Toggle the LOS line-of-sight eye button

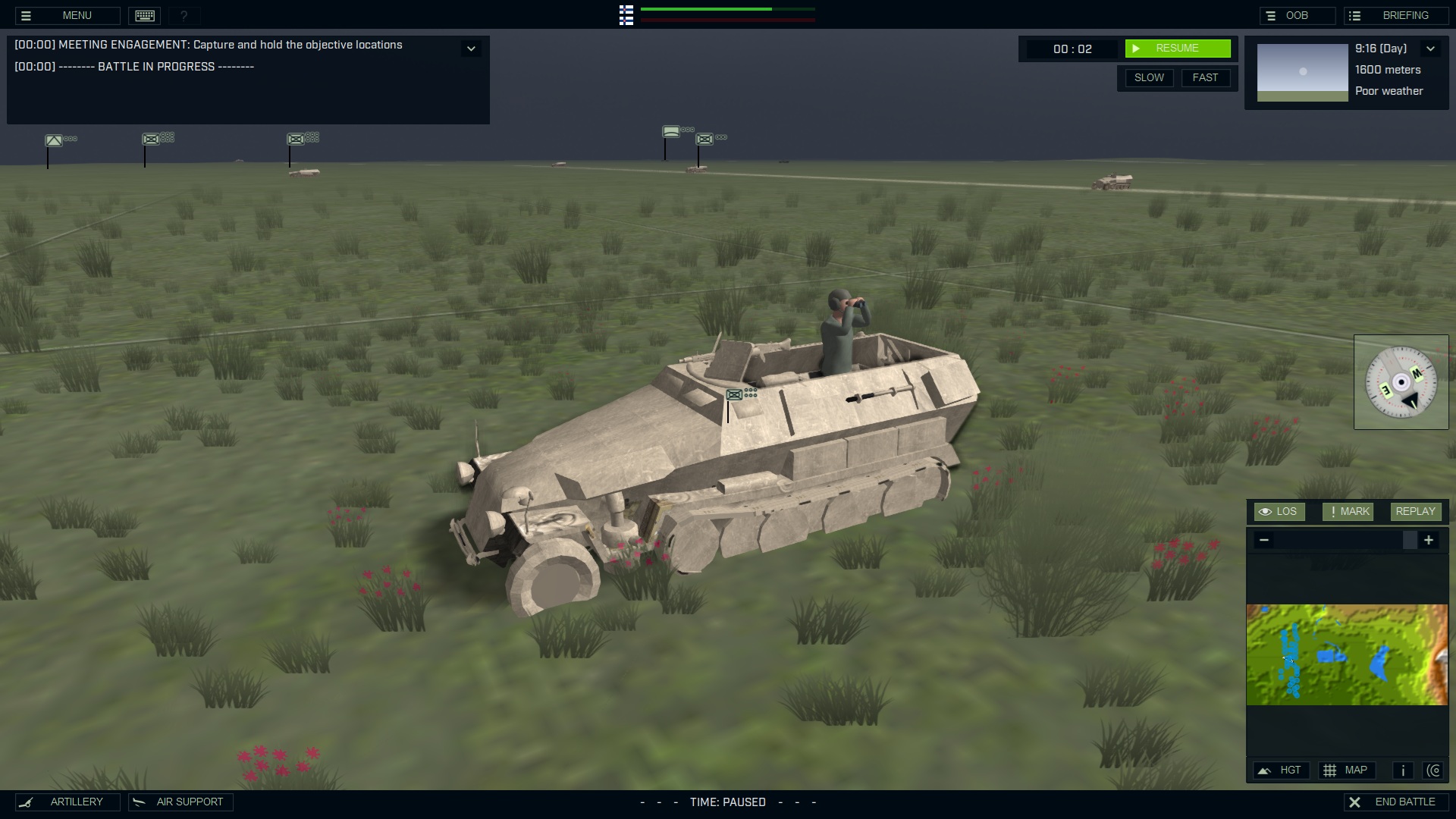pos(1279,511)
